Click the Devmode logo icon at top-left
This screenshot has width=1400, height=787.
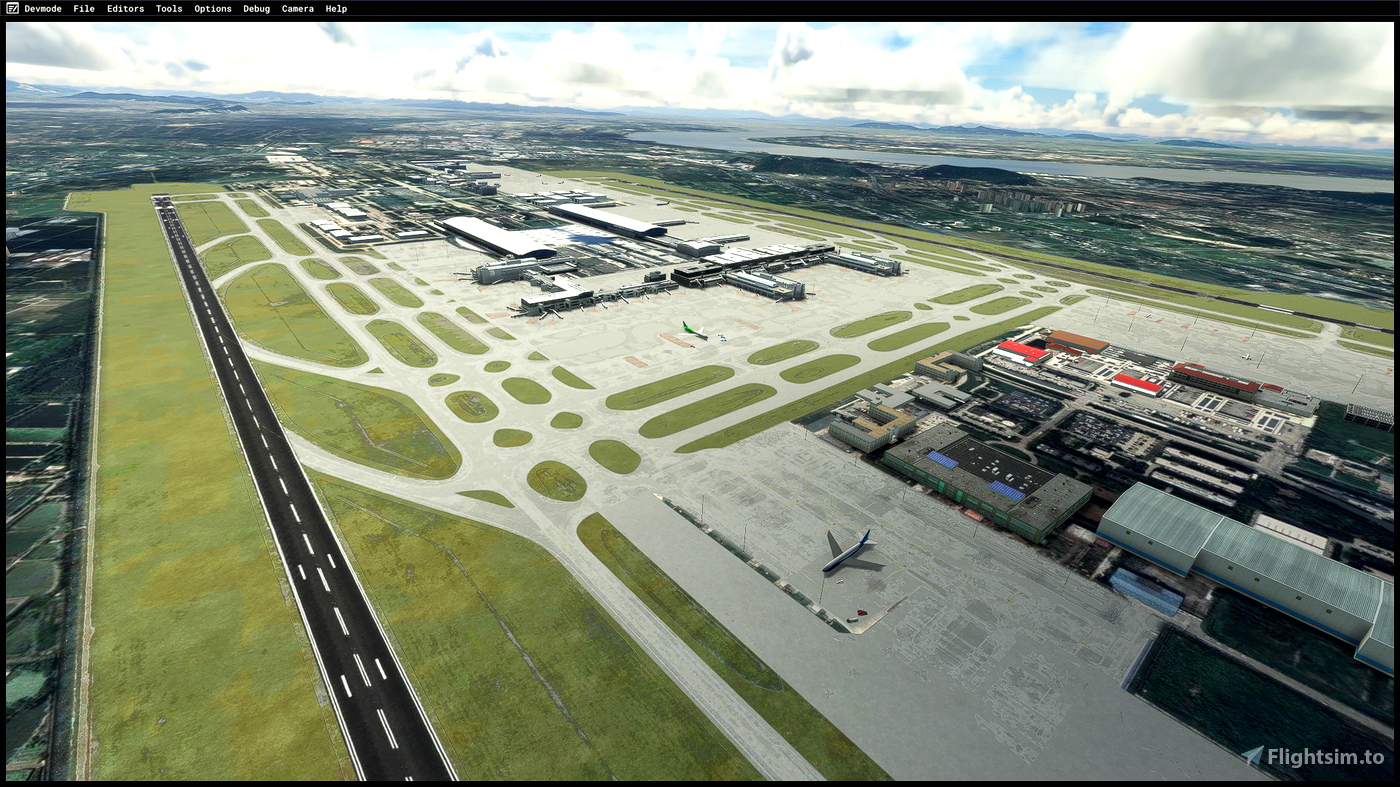pos(10,8)
